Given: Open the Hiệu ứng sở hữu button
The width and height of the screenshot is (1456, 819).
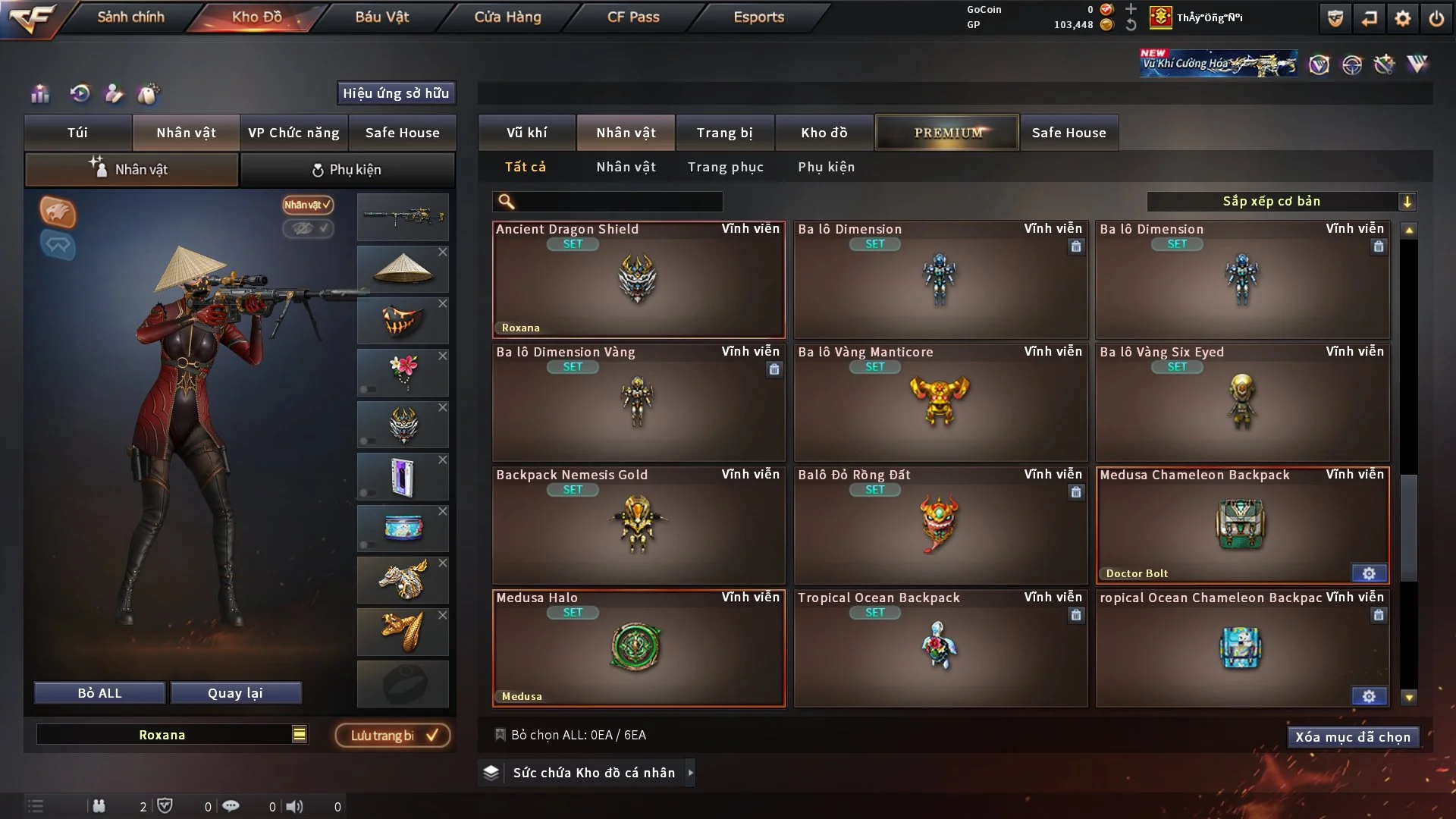Looking at the screenshot, I should 396,93.
